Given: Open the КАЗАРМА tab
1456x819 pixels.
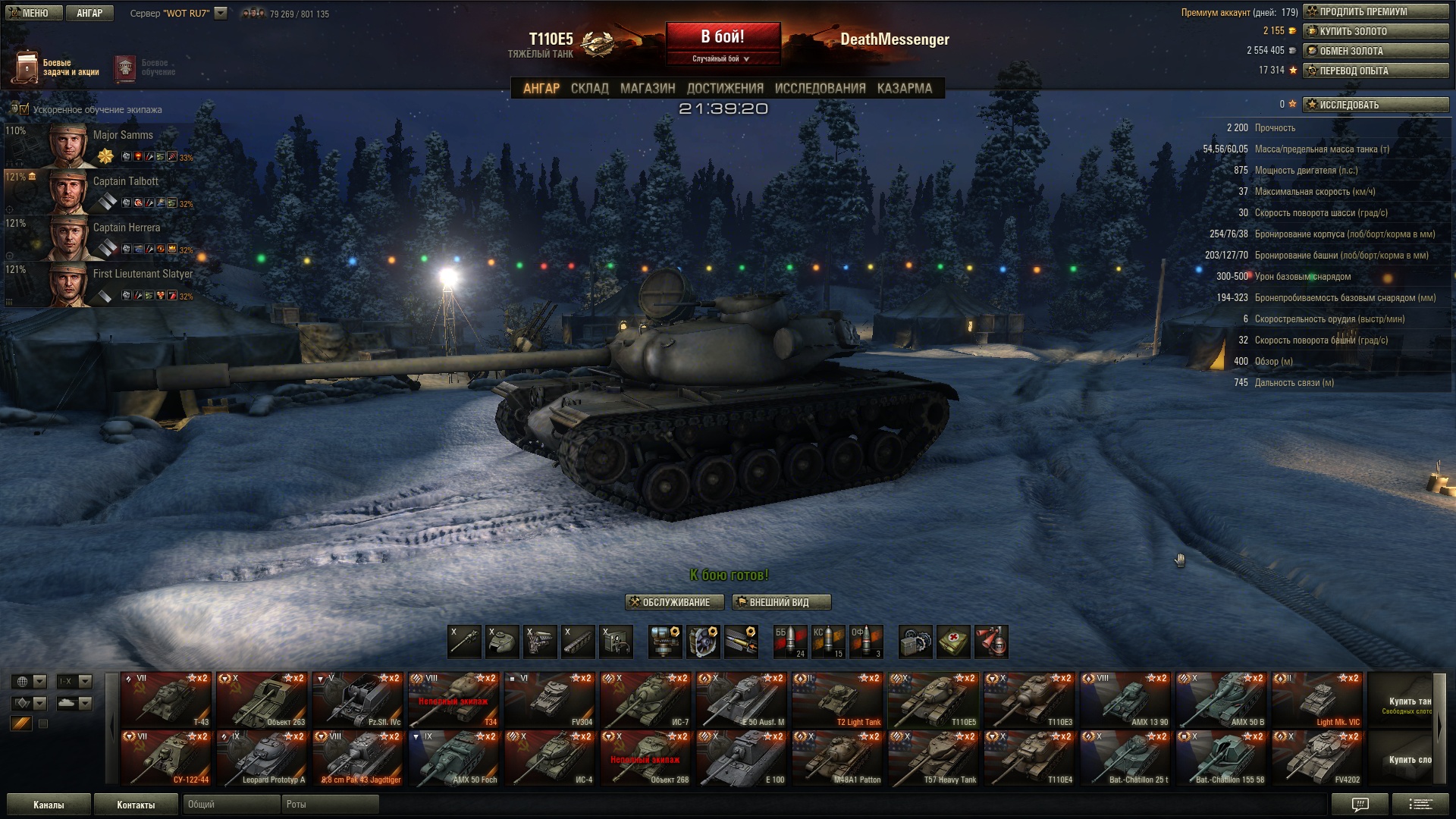Looking at the screenshot, I should click(x=904, y=89).
